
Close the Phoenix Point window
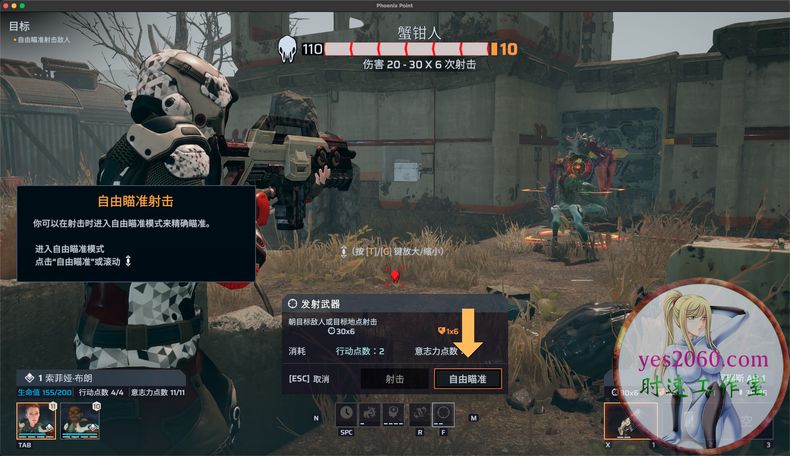8,5
